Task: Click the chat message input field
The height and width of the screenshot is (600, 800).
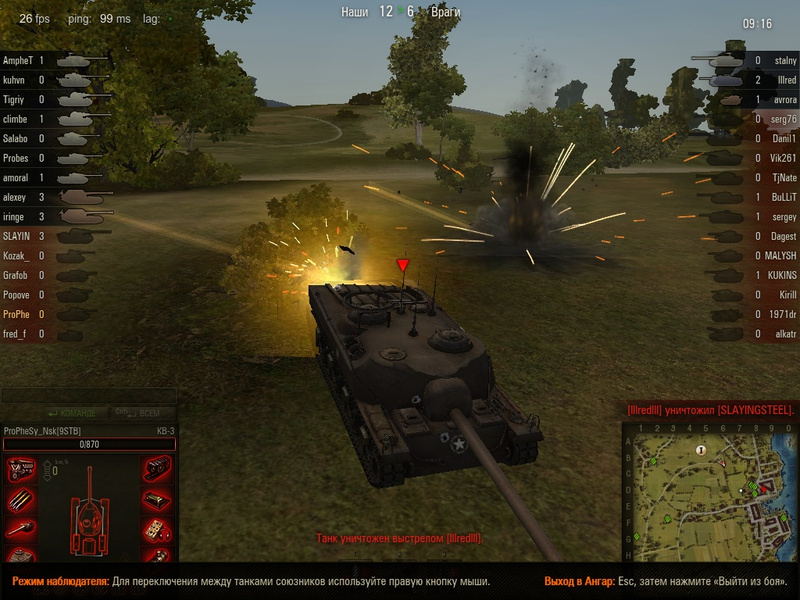Action: [x=88, y=396]
